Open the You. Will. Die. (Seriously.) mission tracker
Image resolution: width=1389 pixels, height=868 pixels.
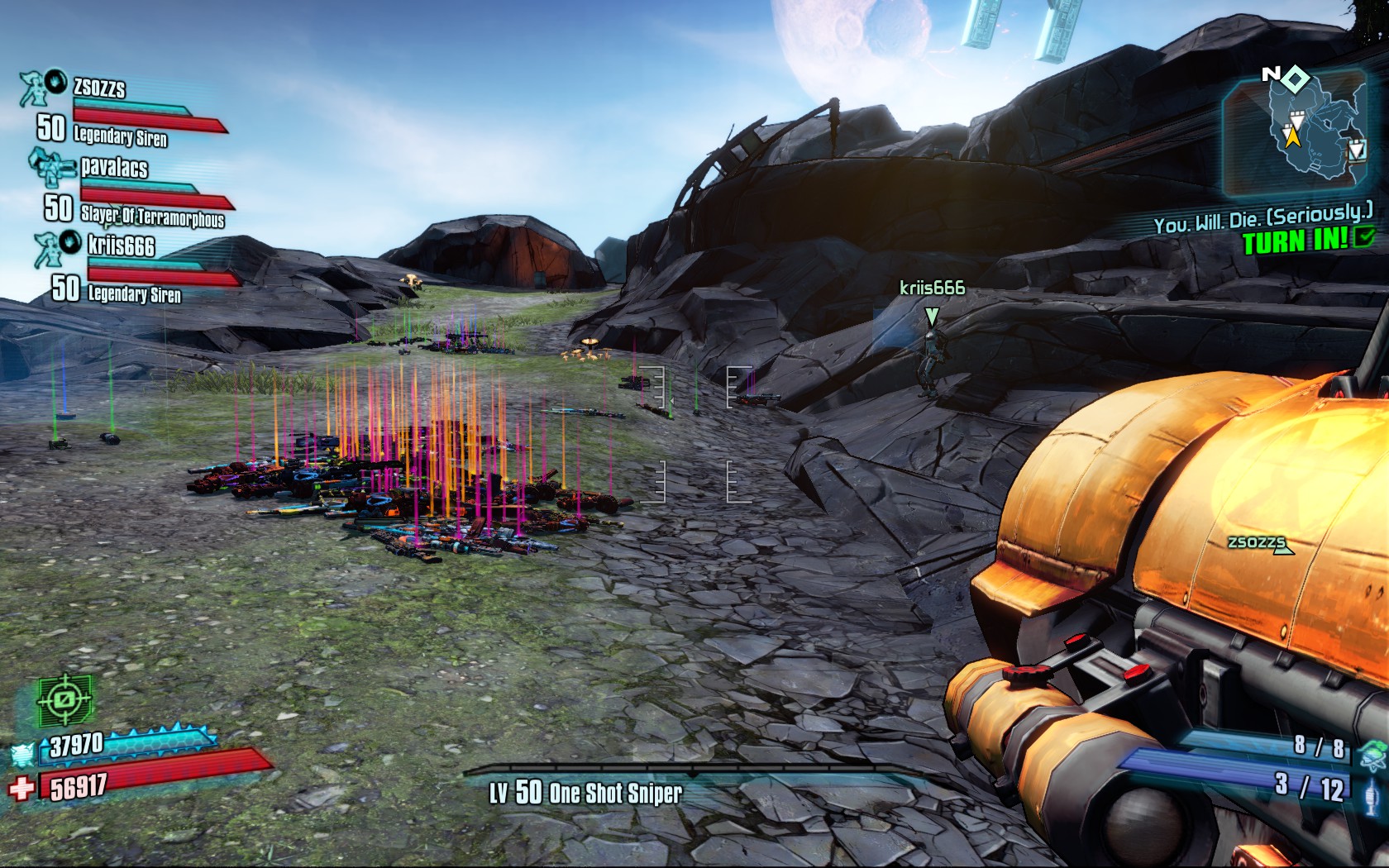click(1263, 220)
